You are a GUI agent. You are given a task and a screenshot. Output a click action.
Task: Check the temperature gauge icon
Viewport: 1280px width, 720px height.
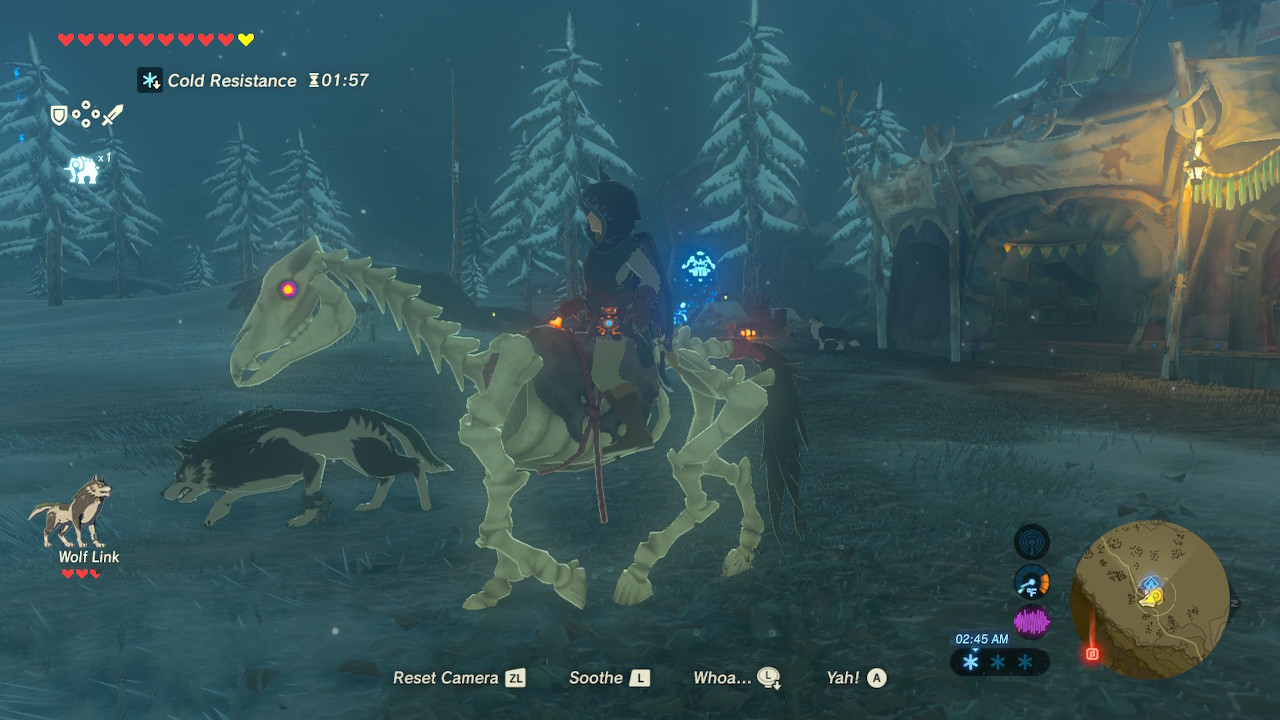(1032, 582)
